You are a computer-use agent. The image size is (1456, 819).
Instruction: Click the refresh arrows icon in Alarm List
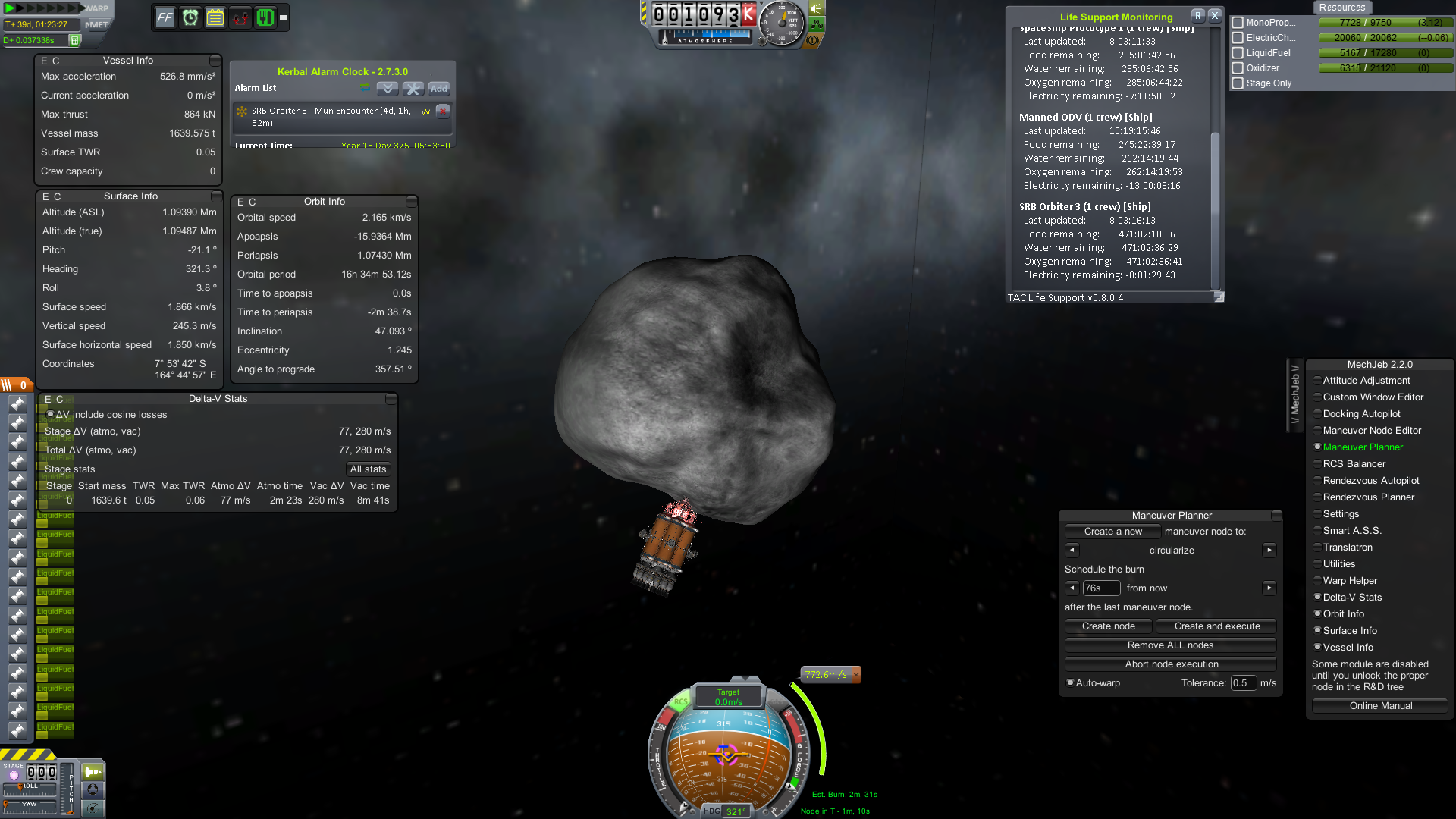tap(365, 87)
